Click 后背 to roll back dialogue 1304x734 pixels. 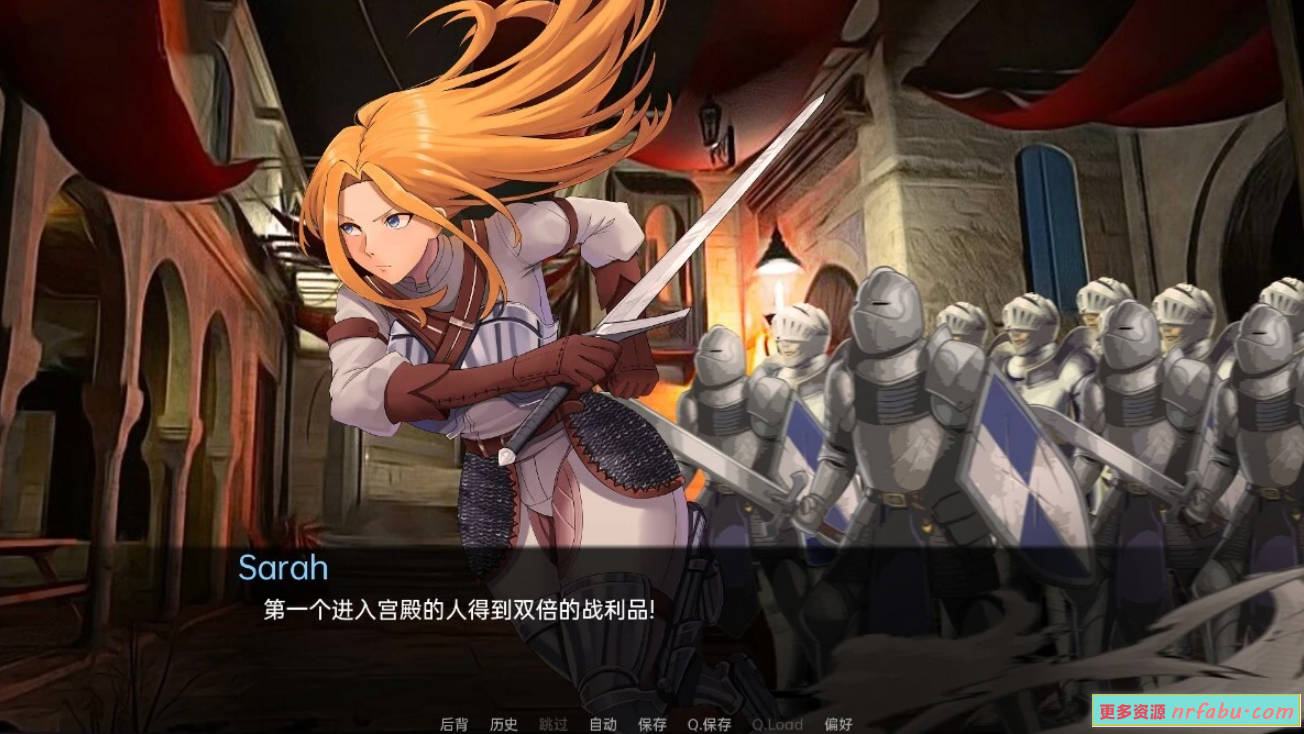[456, 723]
